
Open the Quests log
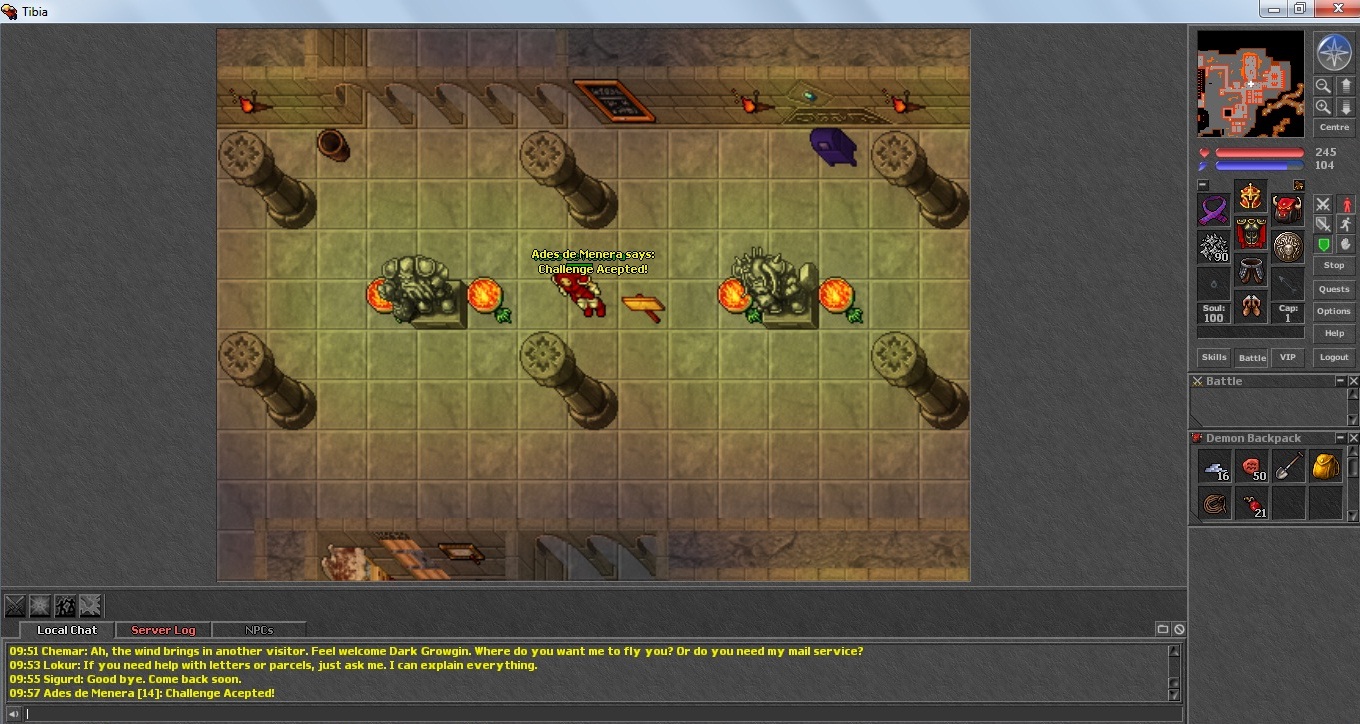1333,289
